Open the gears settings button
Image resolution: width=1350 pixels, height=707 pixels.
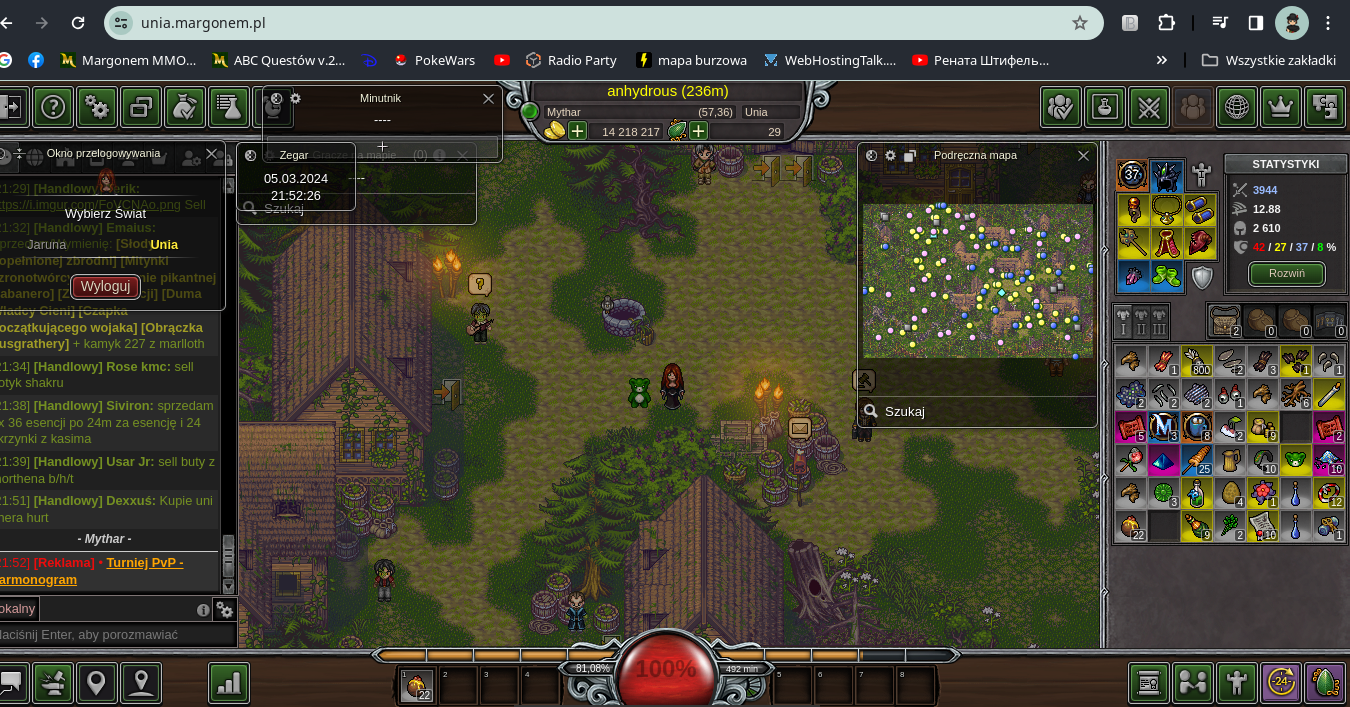click(97, 107)
